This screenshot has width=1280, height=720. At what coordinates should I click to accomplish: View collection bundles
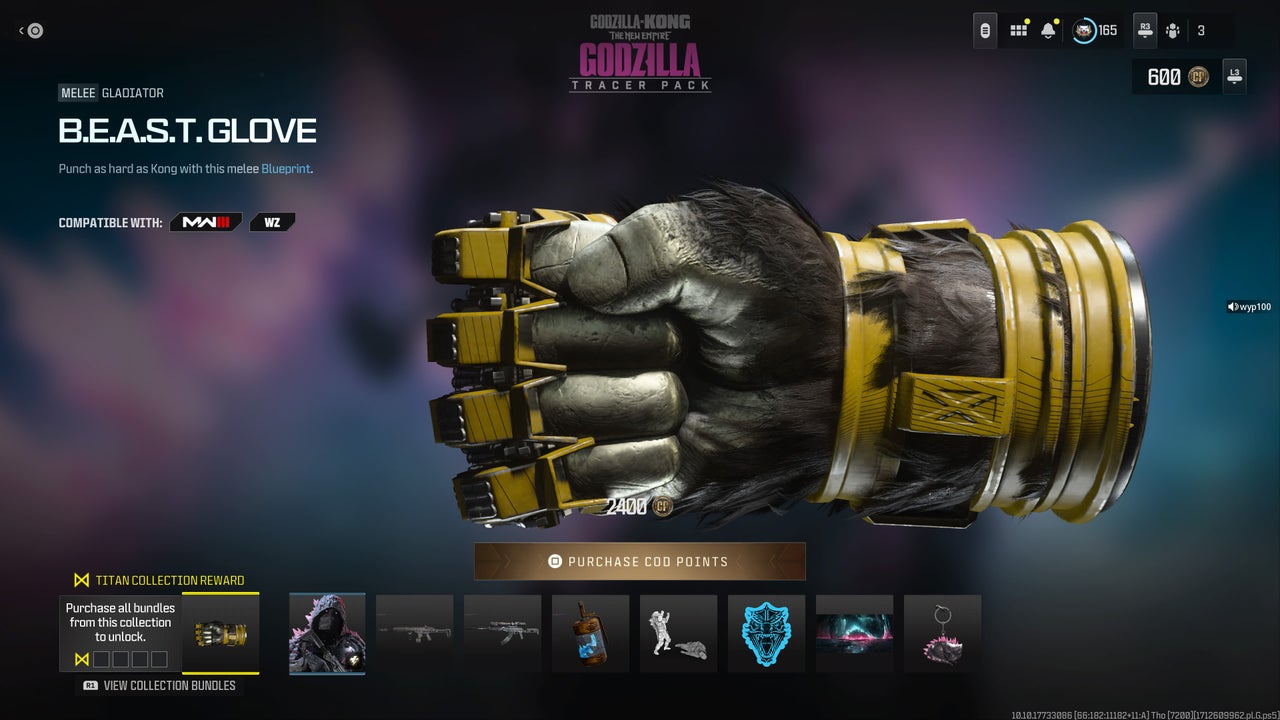(160, 685)
